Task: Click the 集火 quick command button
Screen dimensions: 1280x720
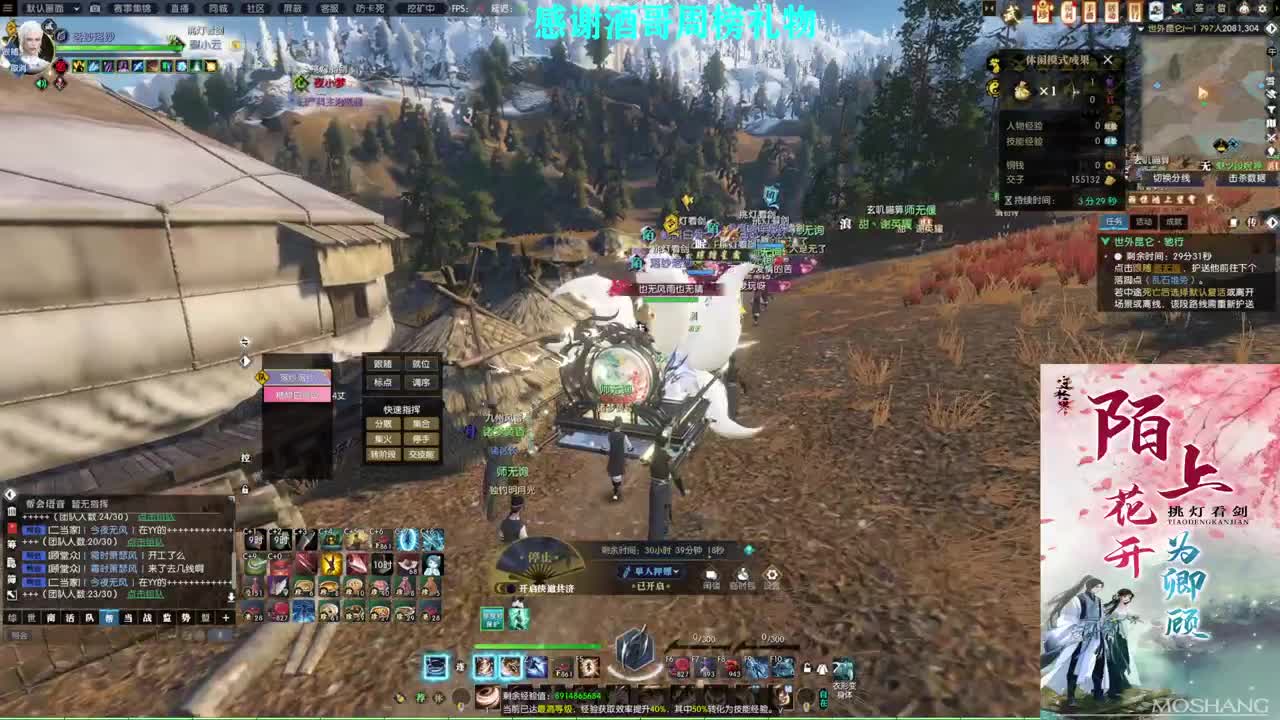Action: 383,439
